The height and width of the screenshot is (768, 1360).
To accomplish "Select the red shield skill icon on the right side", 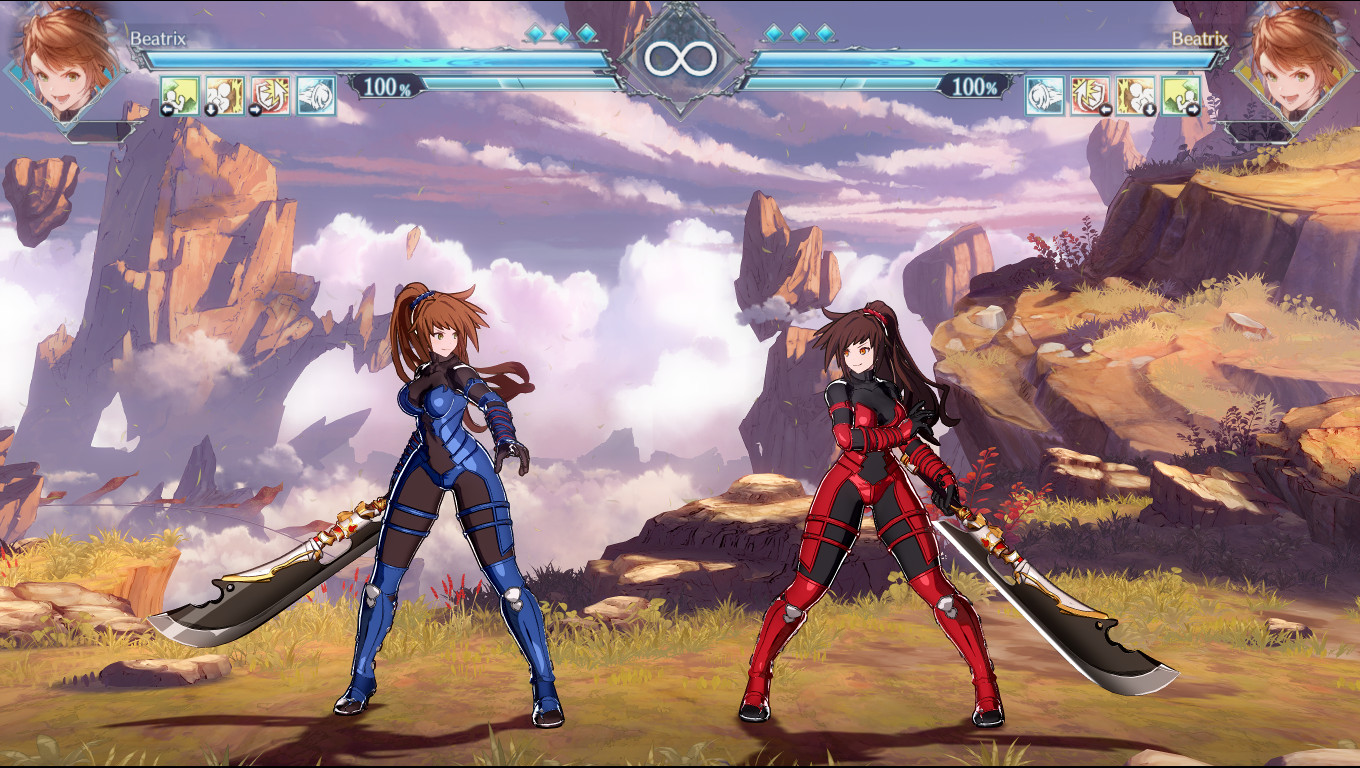I will [1090, 96].
